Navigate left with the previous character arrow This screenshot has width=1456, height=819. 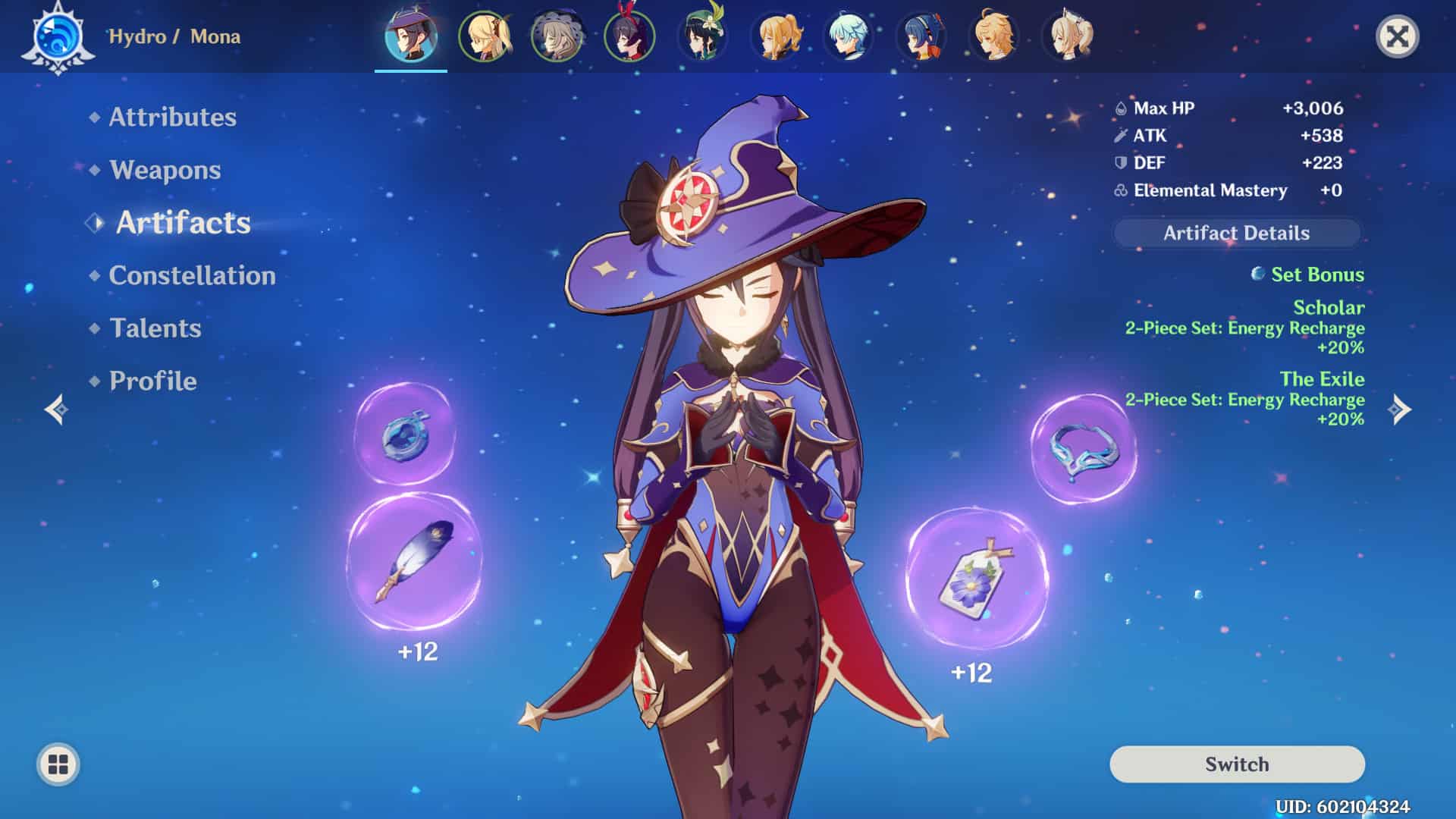[57, 409]
